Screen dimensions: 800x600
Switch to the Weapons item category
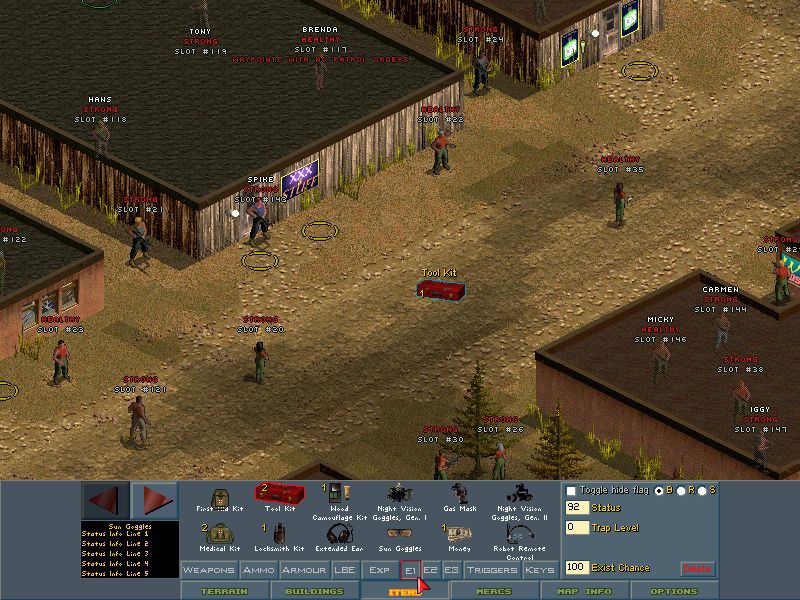209,570
